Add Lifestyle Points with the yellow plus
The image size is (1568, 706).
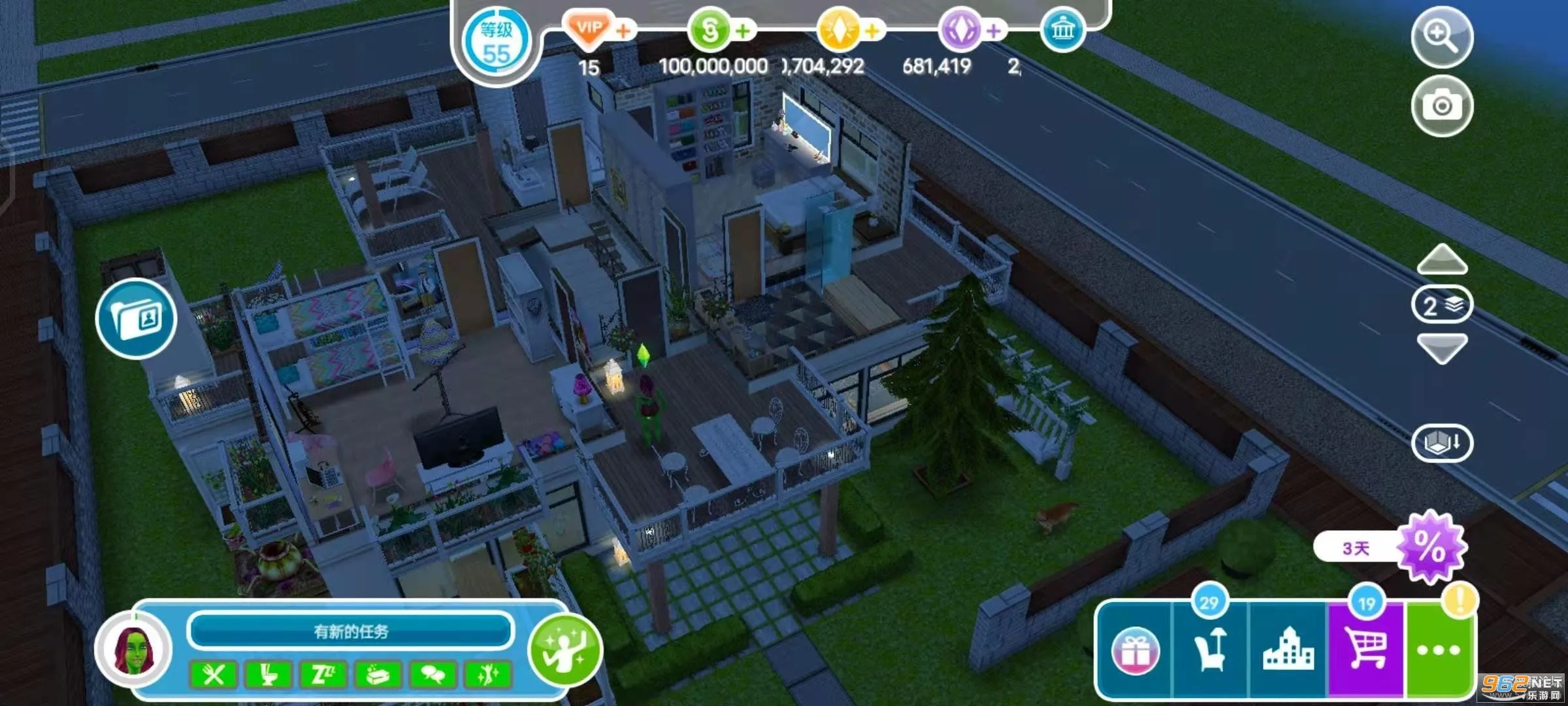pos(872,30)
